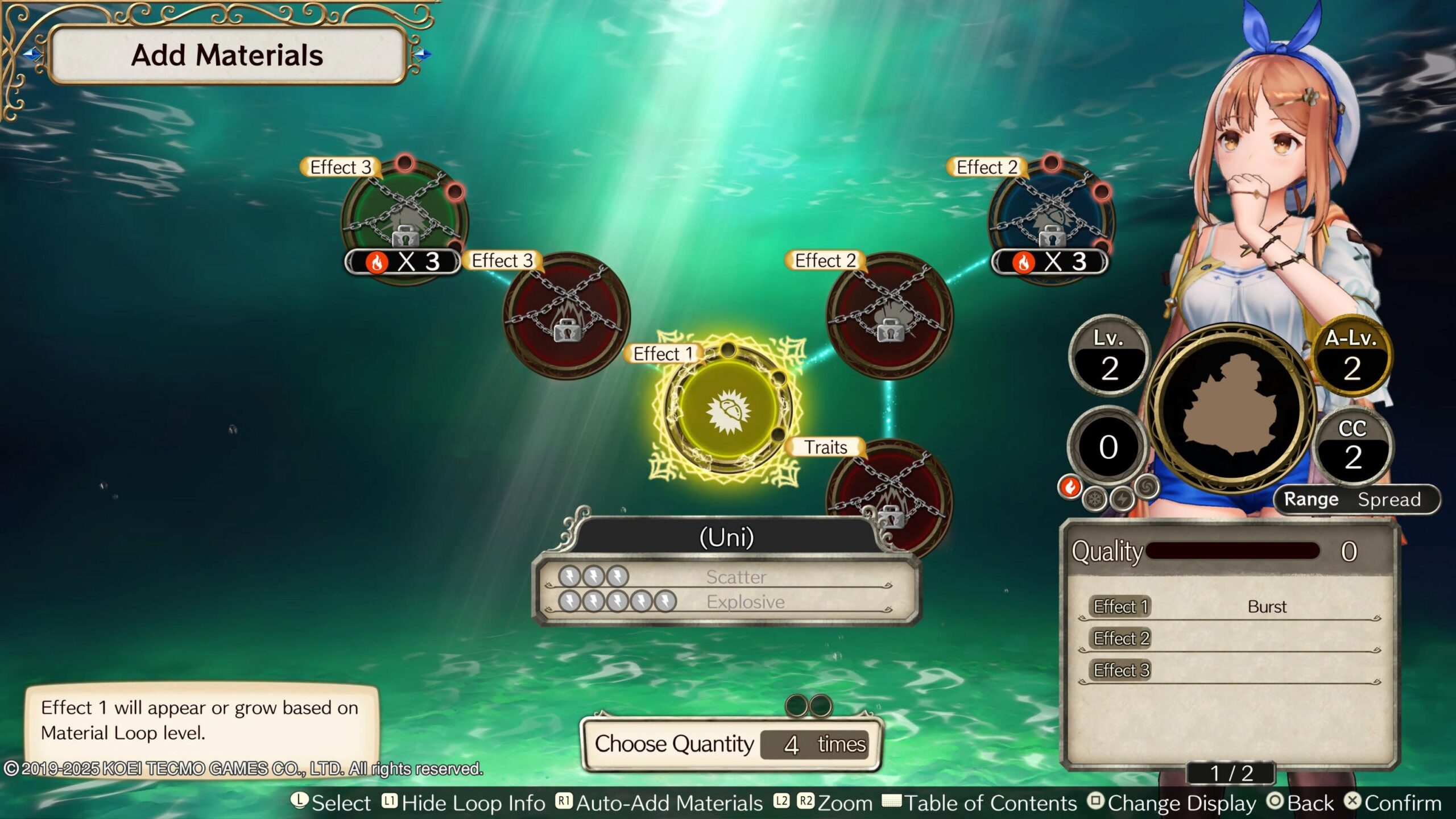The width and height of the screenshot is (1456, 819).
Task: Click the 1 / 2 page indicator
Action: click(1231, 773)
